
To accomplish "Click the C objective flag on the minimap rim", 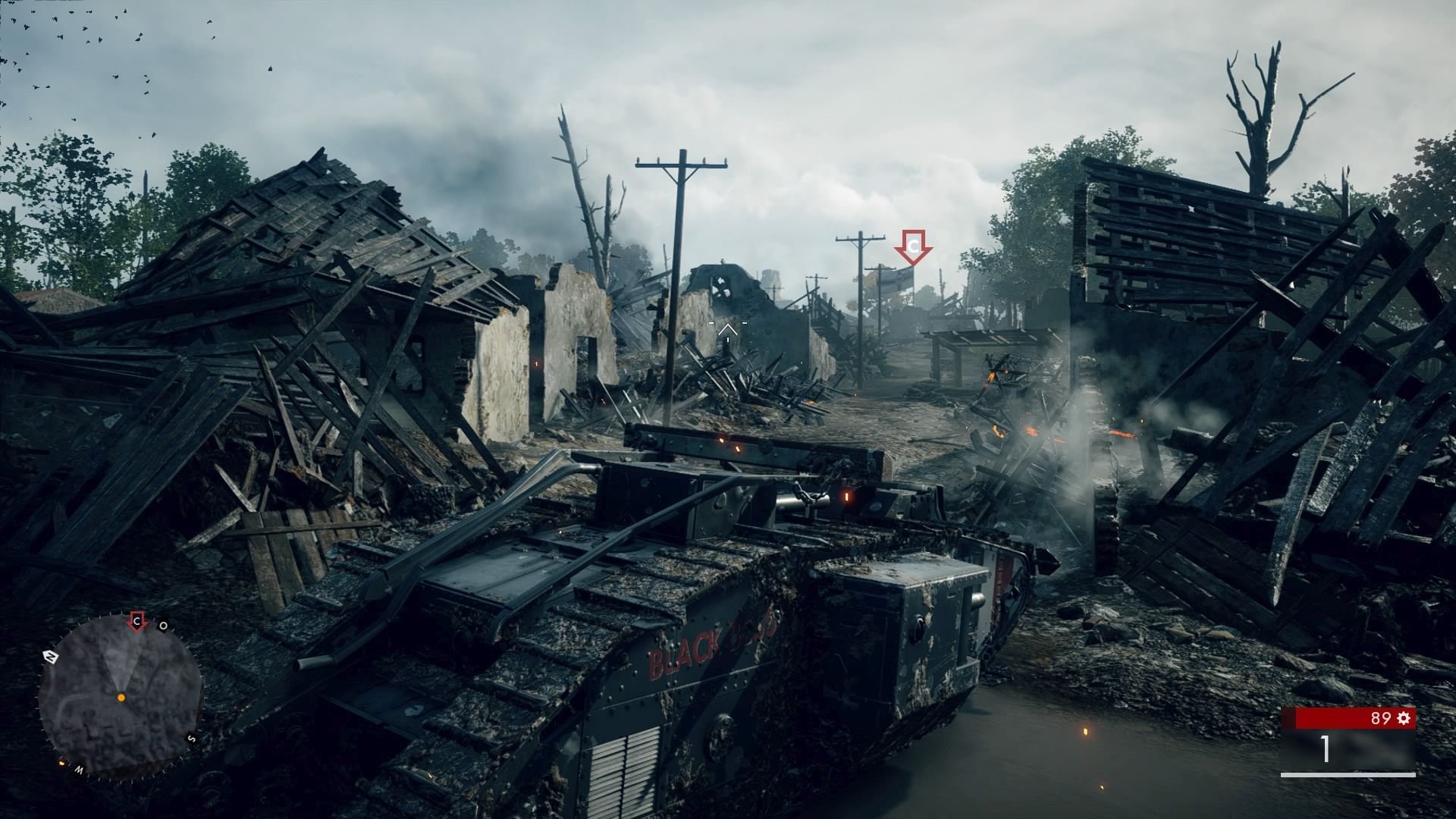I will point(136,620).
